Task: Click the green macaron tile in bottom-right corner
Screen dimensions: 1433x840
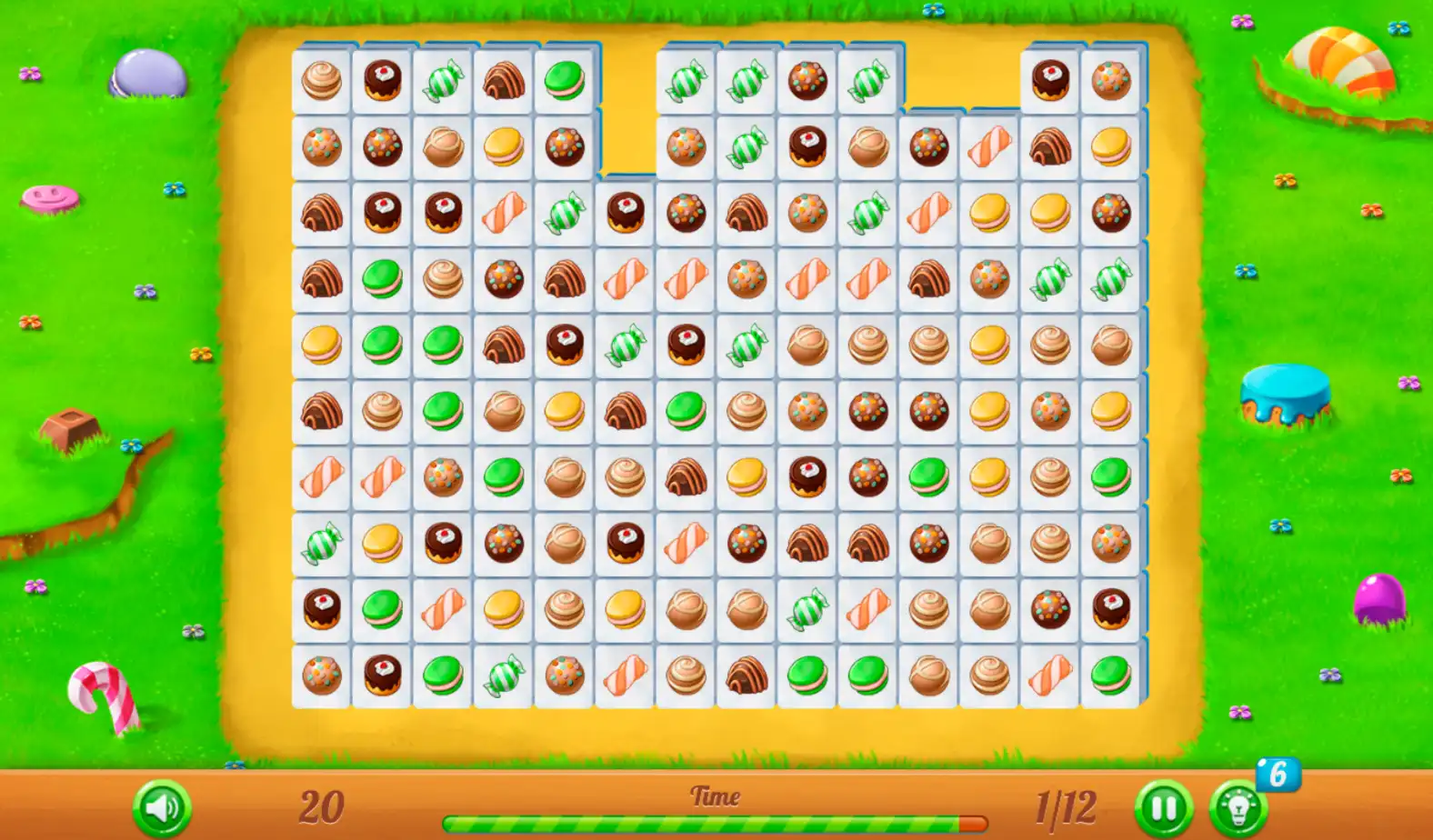Action: [x=1109, y=674]
